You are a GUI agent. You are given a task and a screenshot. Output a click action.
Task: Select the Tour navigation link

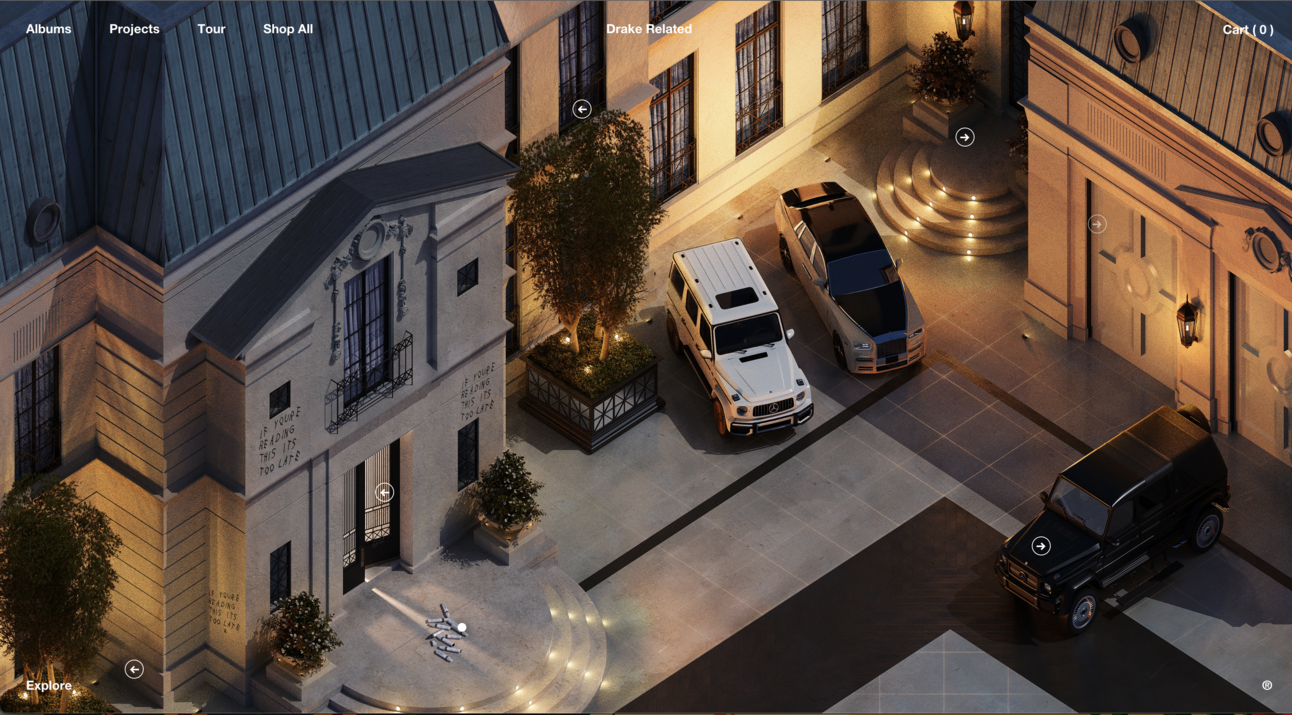211,29
